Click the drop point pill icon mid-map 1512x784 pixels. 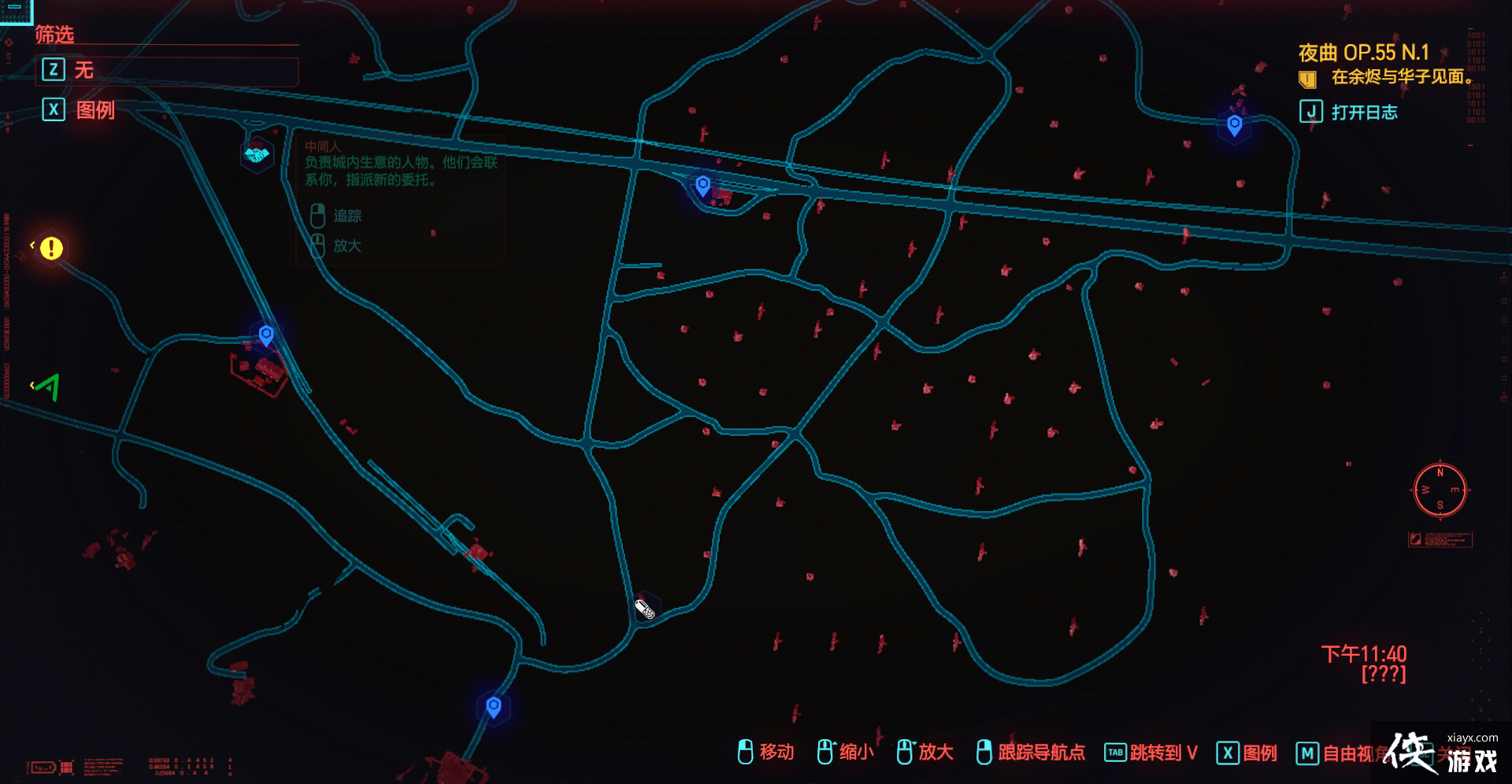click(x=644, y=608)
